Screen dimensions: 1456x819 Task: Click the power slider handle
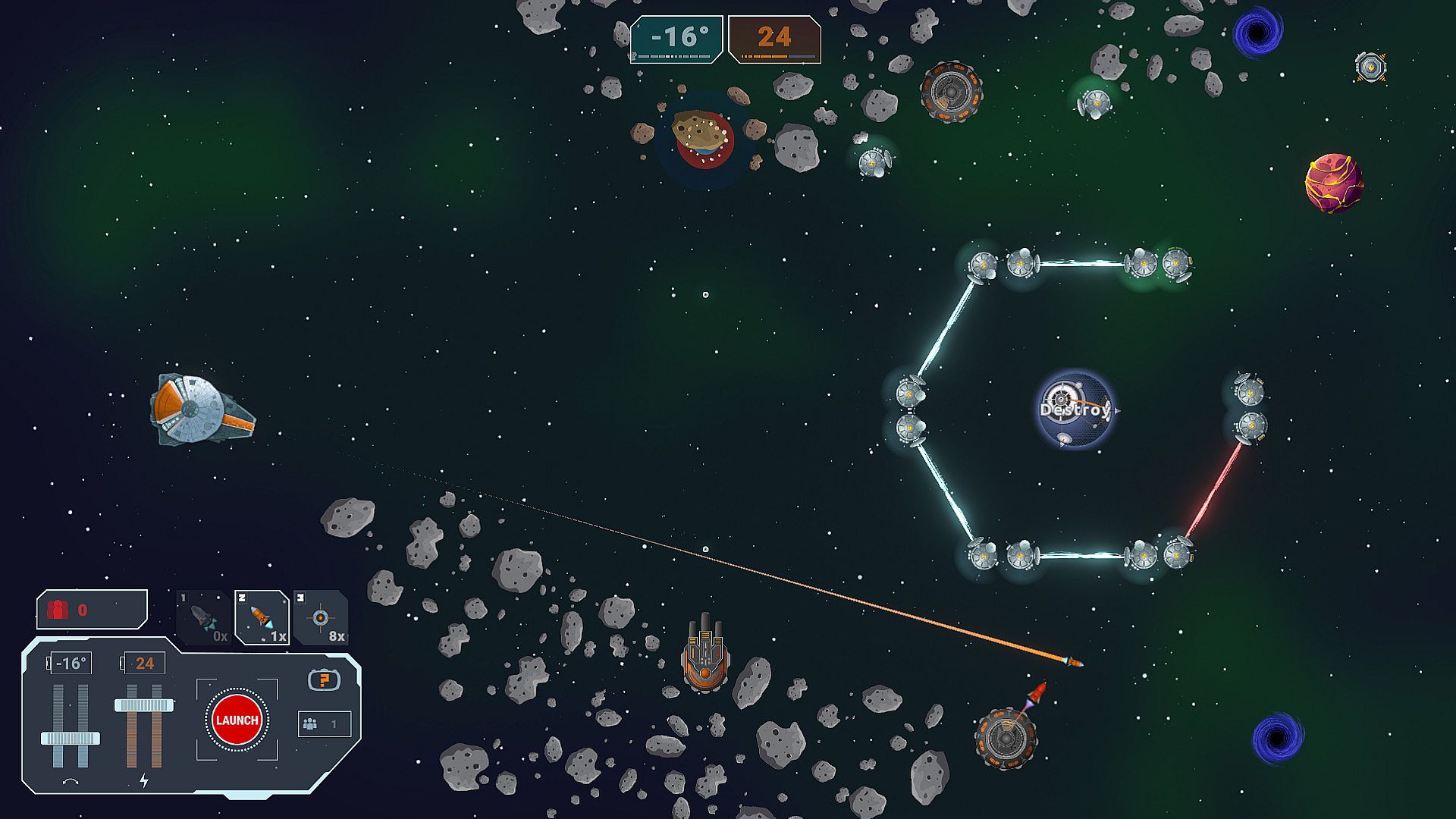click(144, 705)
